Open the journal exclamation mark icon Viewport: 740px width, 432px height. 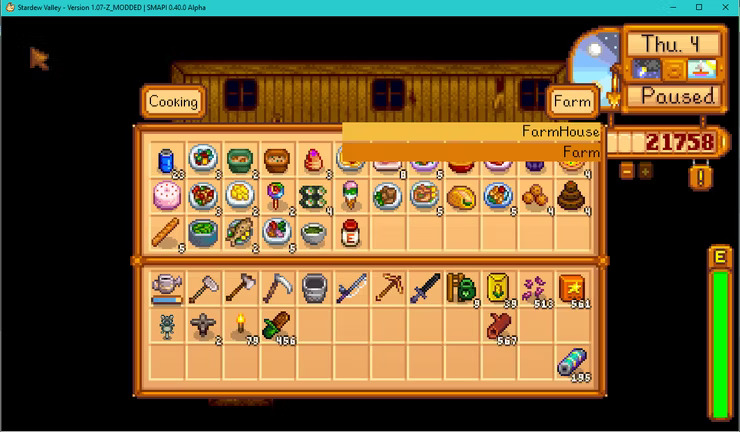(x=701, y=177)
